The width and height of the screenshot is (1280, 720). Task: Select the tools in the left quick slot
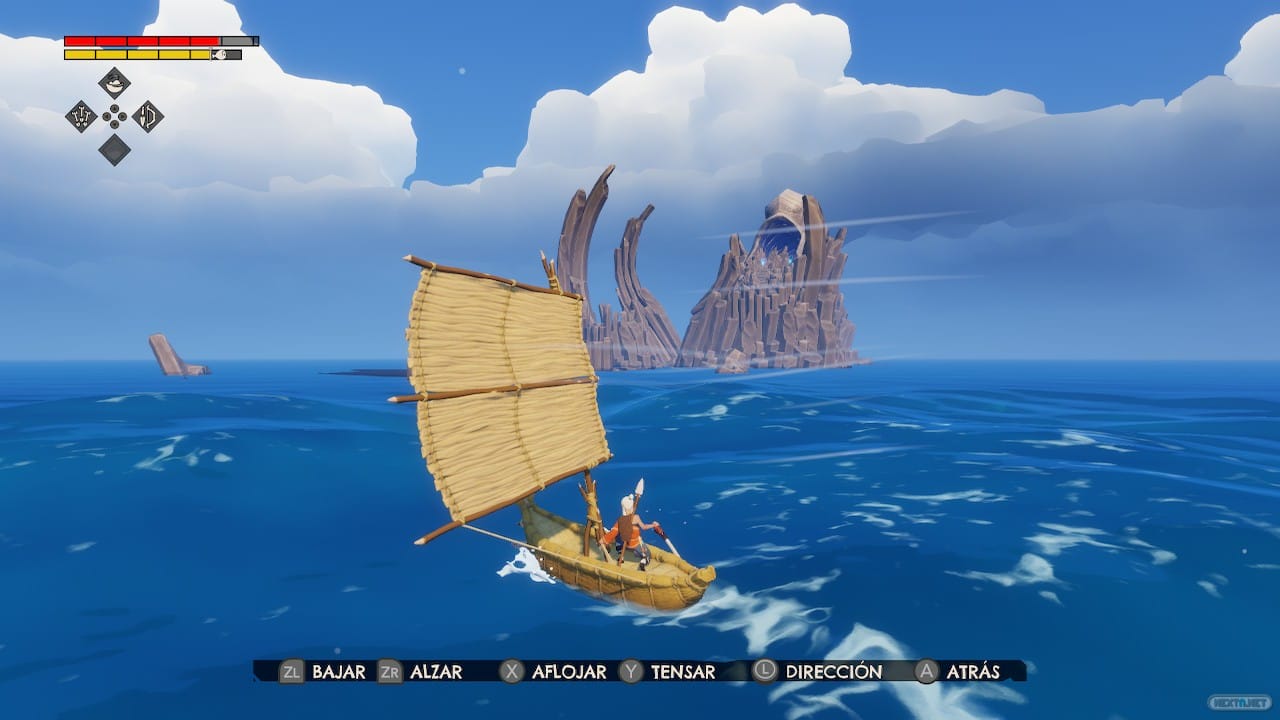[x=81, y=116]
